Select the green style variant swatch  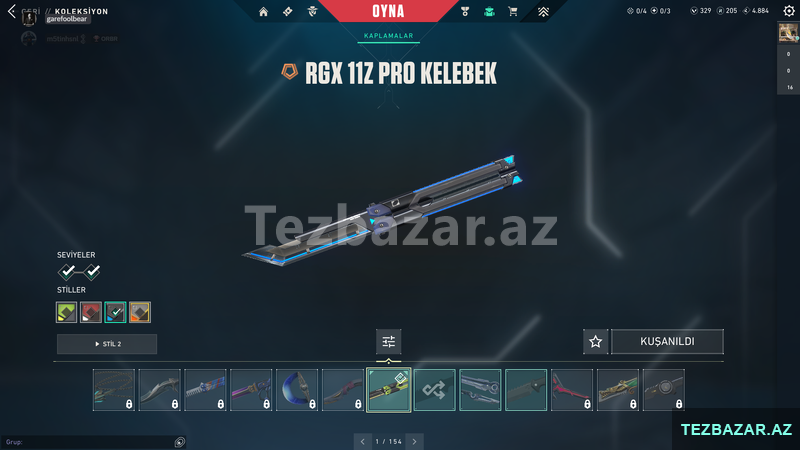coord(67,312)
